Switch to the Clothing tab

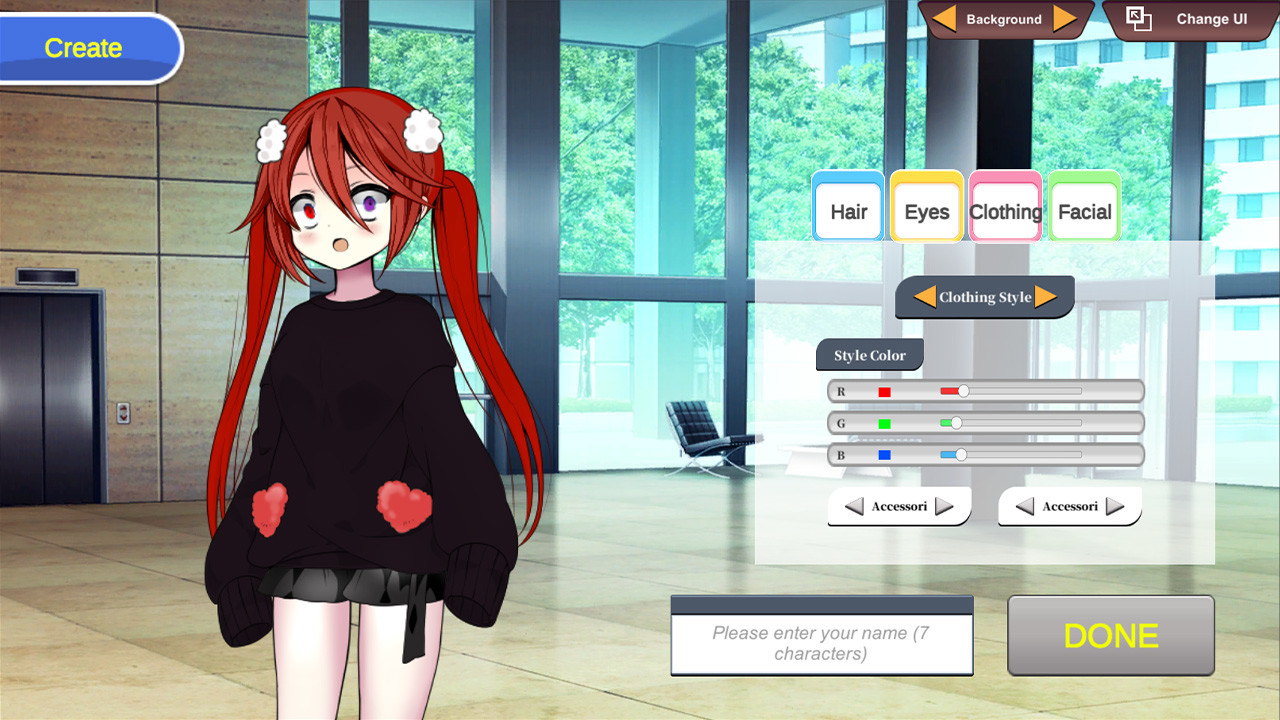1005,211
